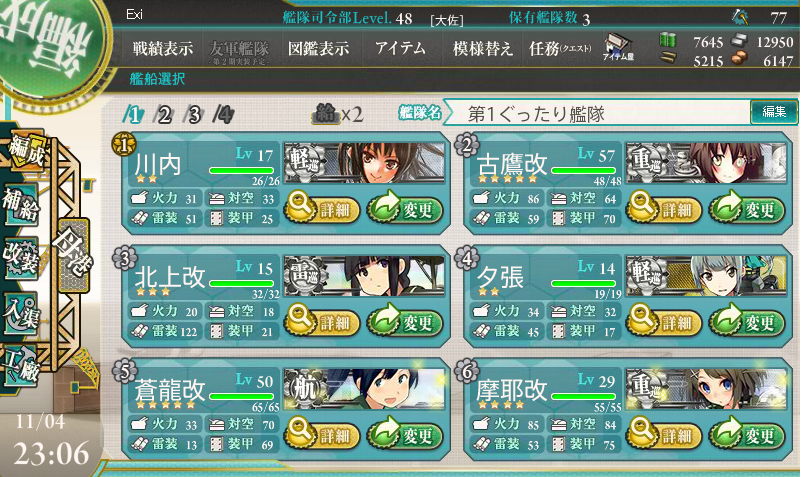Click the 編集 fleet name edit button
802x477 pixels.
[x=773, y=112]
